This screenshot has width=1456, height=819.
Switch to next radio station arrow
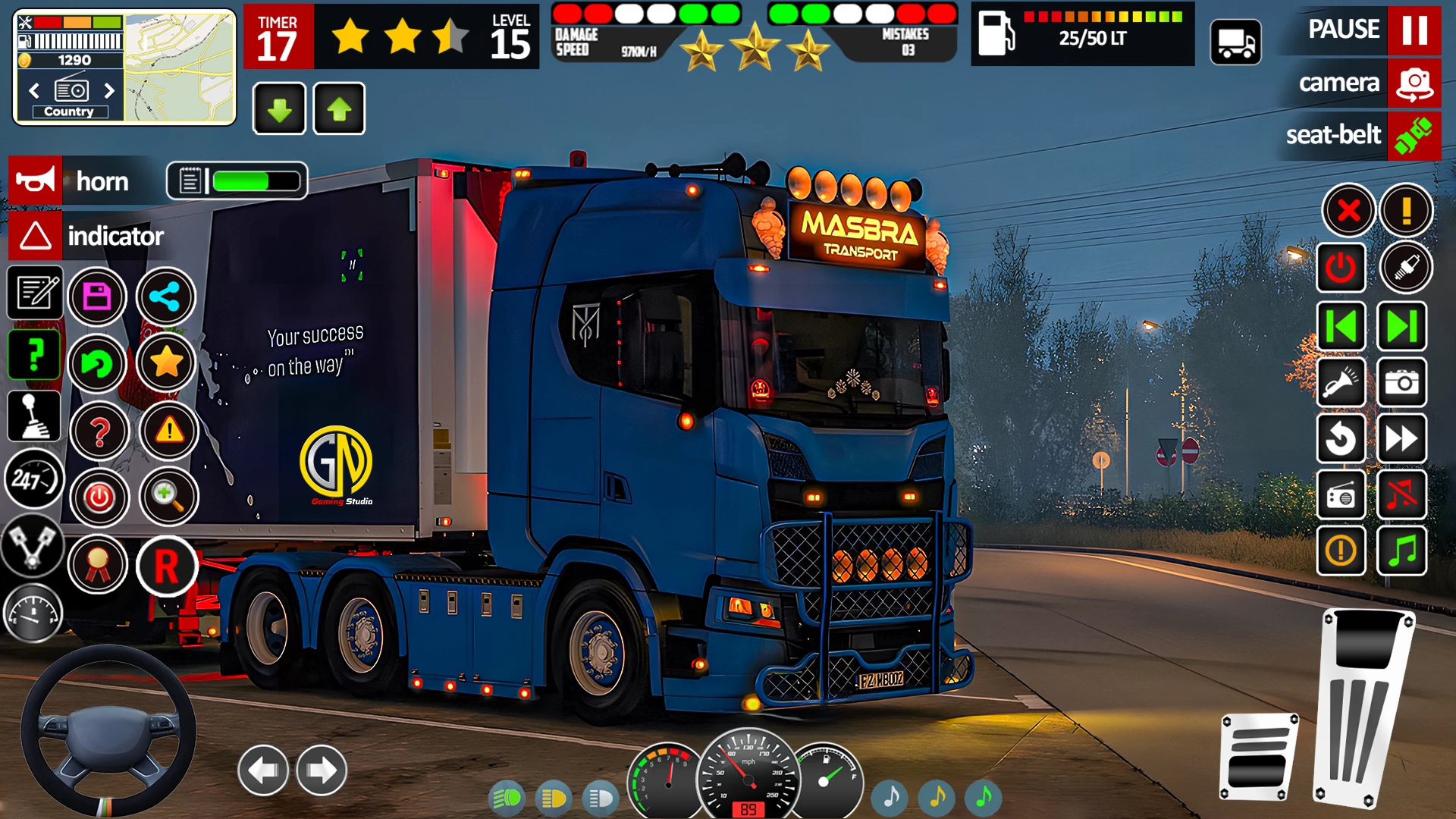point(109,91)
